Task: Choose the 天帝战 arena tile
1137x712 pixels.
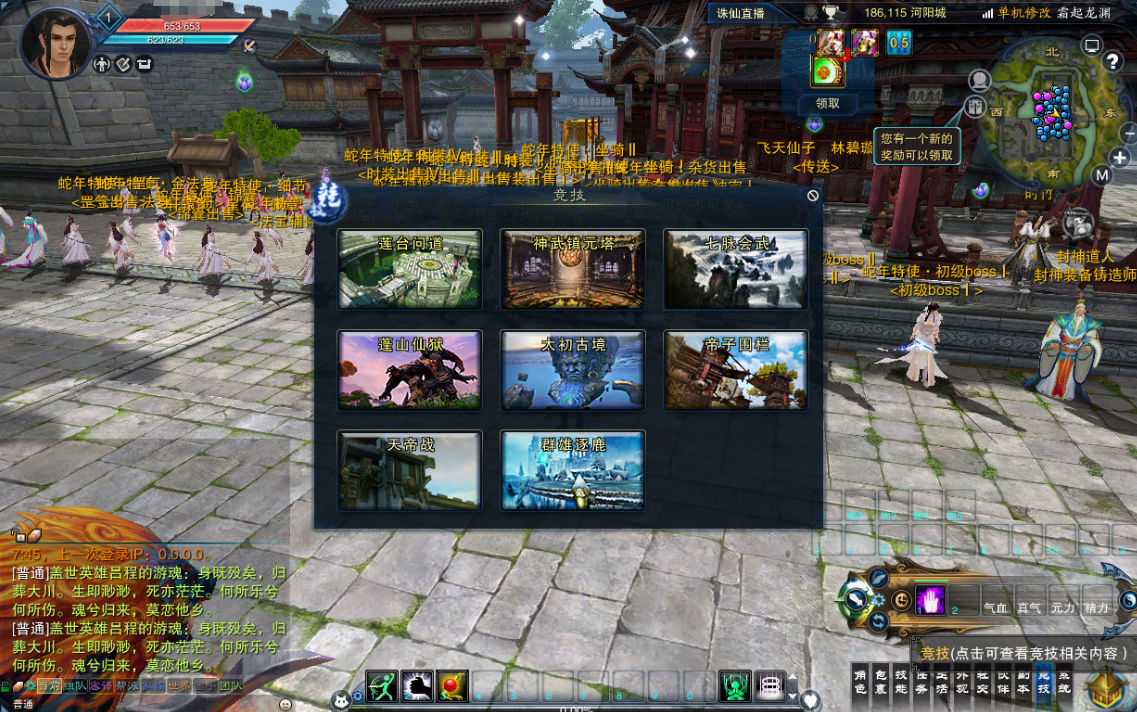Action: [x=410, y=470]
